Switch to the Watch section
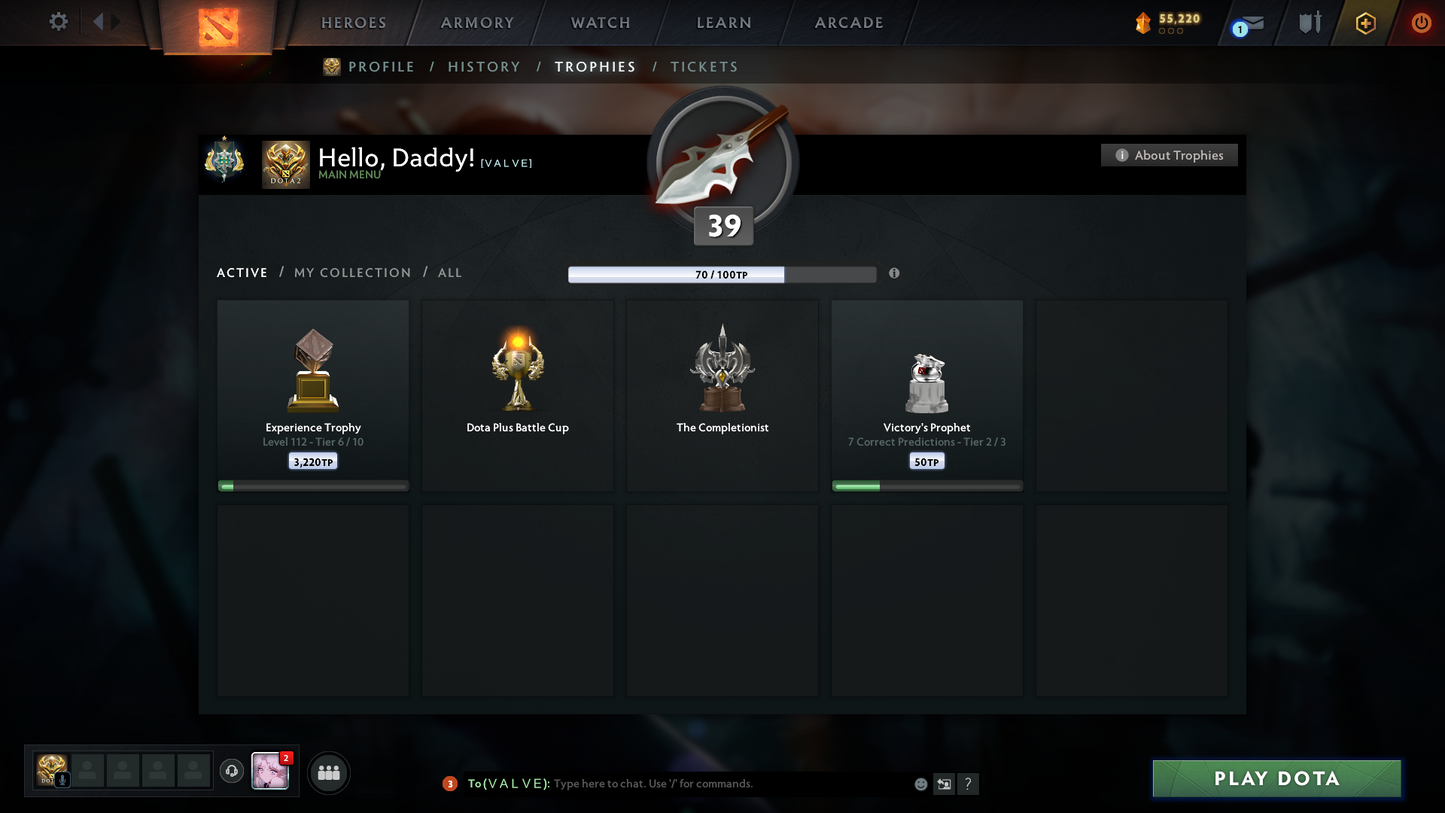This screenshot has width=1445, height=813. [600, 23]
